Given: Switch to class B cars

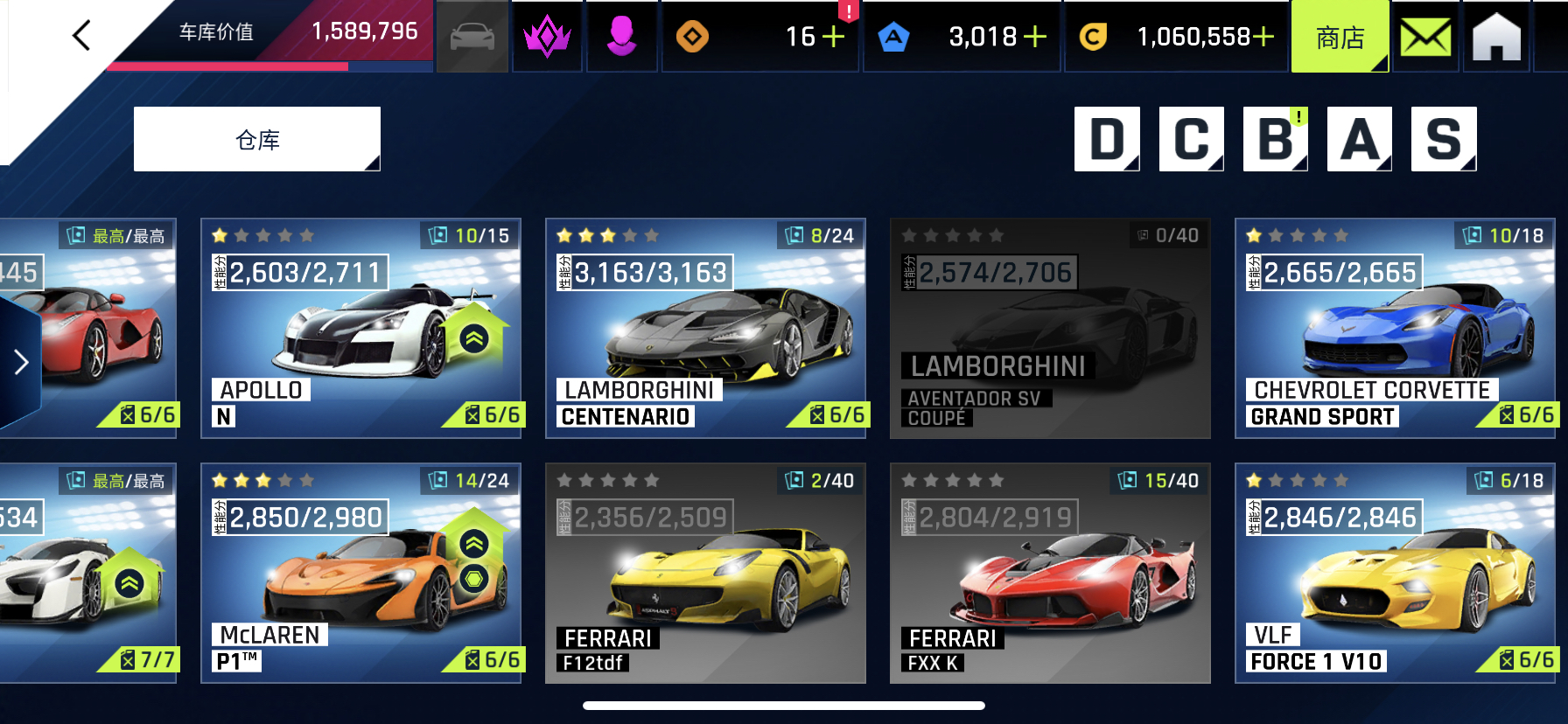Looking at the screenshot, I should [1275, 139].
